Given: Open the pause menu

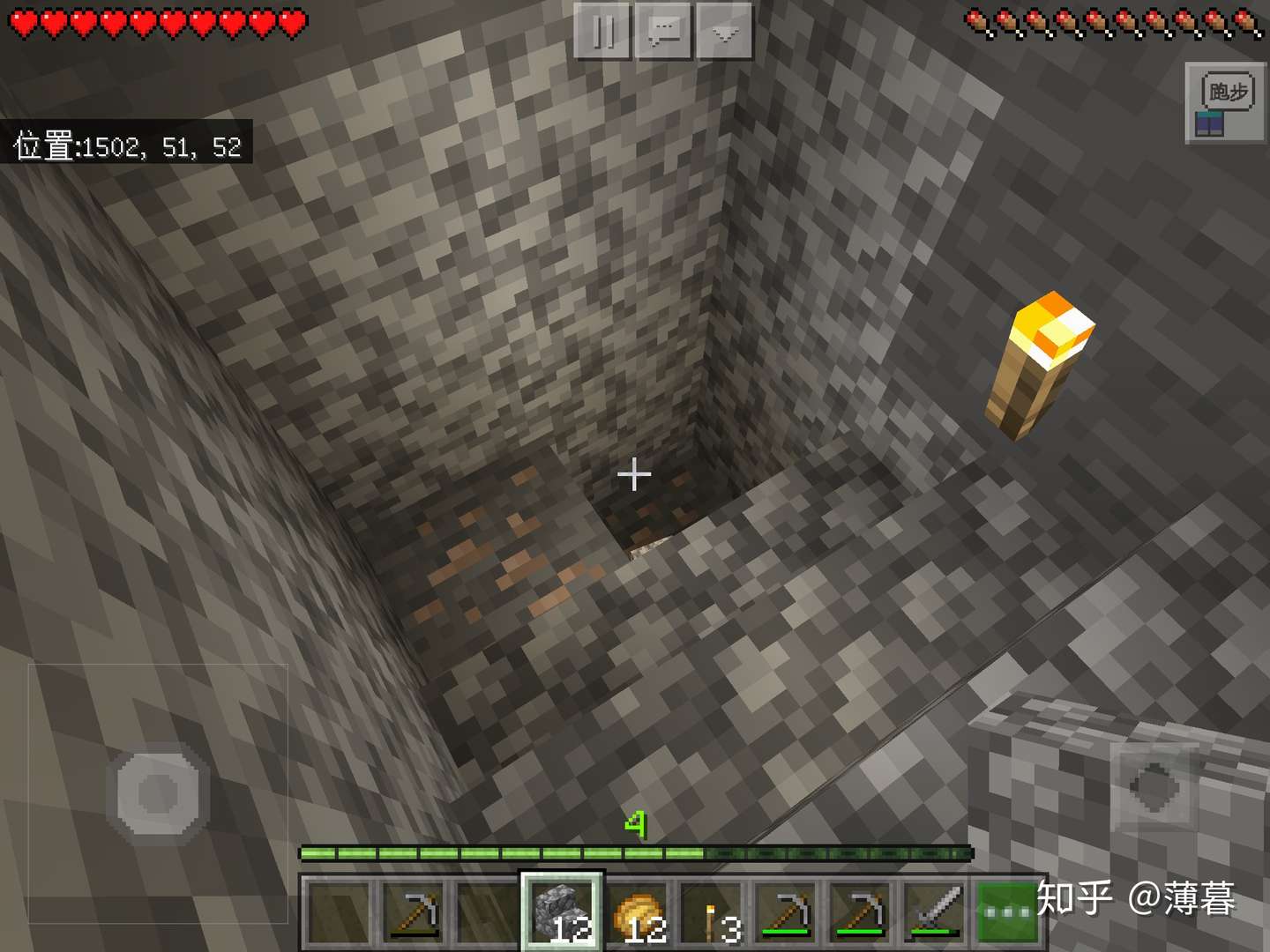Looking at the screenshot, I should click(x=604, y=29).
